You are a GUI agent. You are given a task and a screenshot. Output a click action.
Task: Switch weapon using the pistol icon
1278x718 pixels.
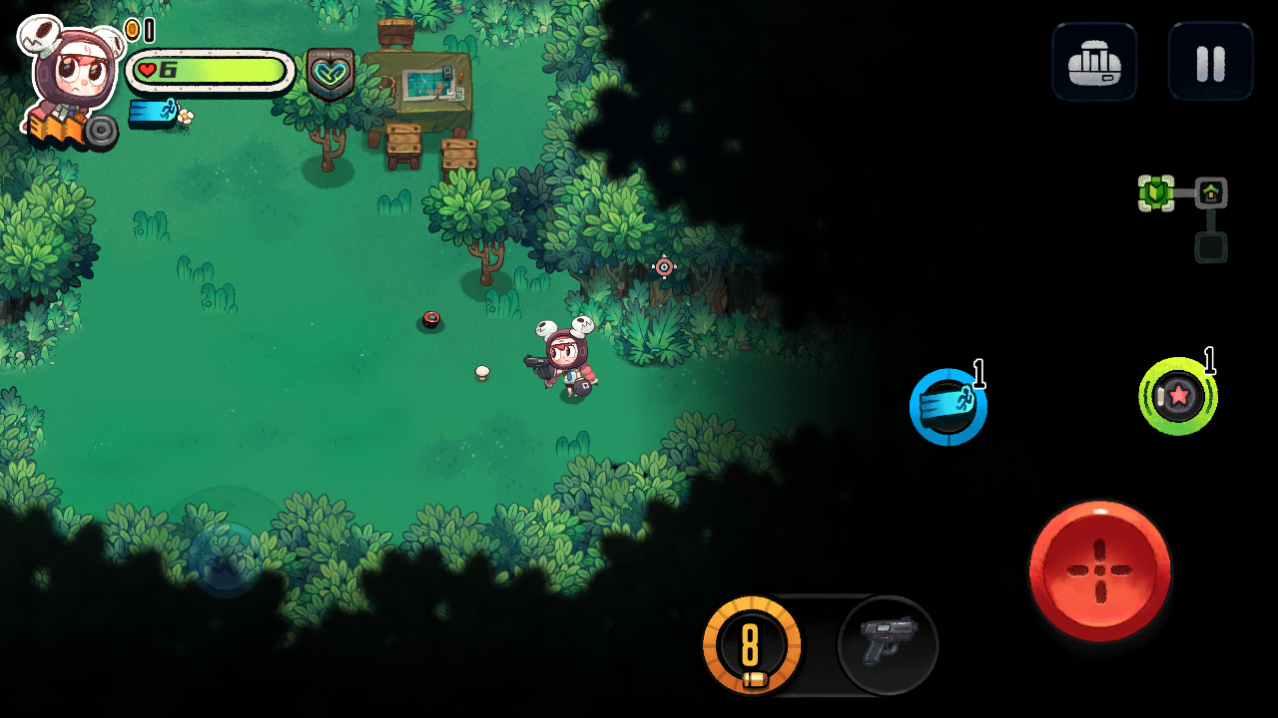[x=887, y=644]
